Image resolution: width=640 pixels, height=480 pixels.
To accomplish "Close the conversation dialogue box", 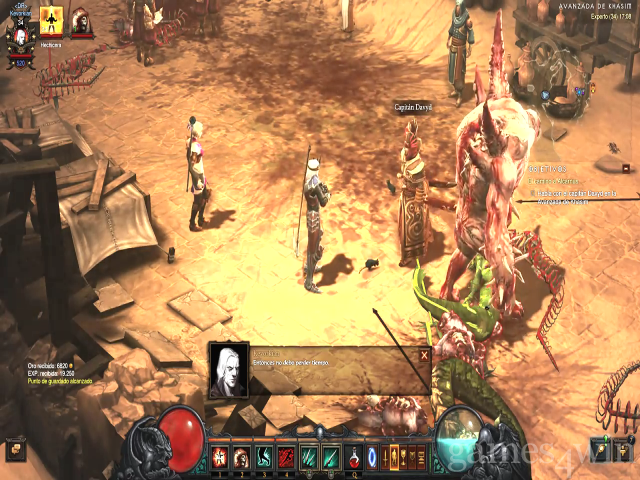I will [424, 354].
